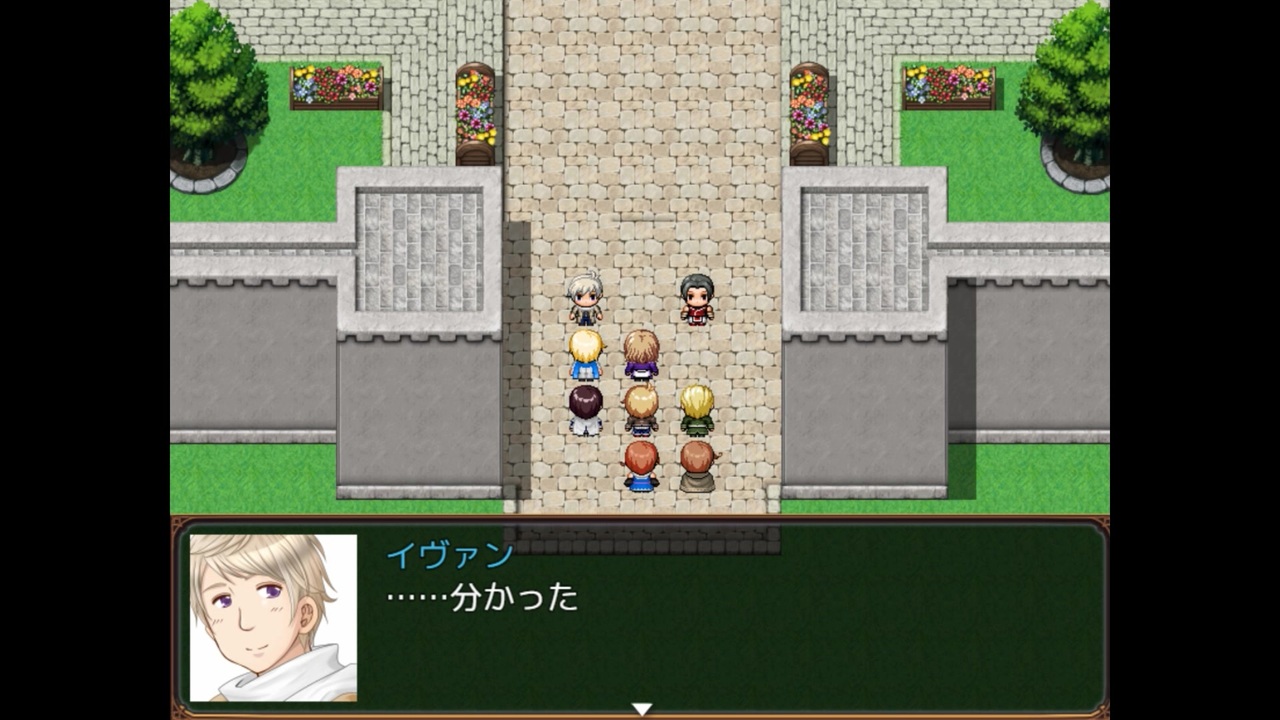Select the blonde character in the green coat
The height and width of the screenshot is (720, 1280).
click(697, 410)
